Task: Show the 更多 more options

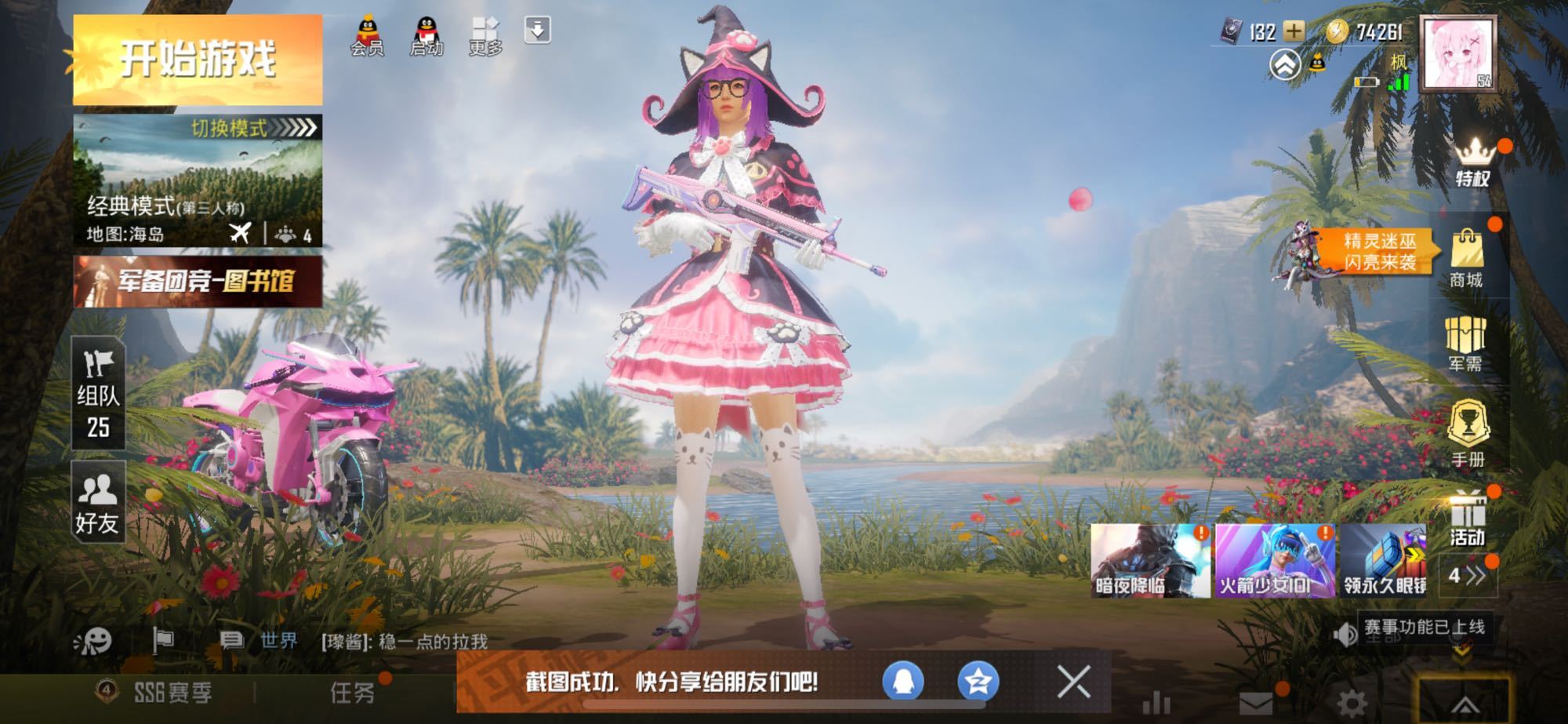Action: (485, 35)
